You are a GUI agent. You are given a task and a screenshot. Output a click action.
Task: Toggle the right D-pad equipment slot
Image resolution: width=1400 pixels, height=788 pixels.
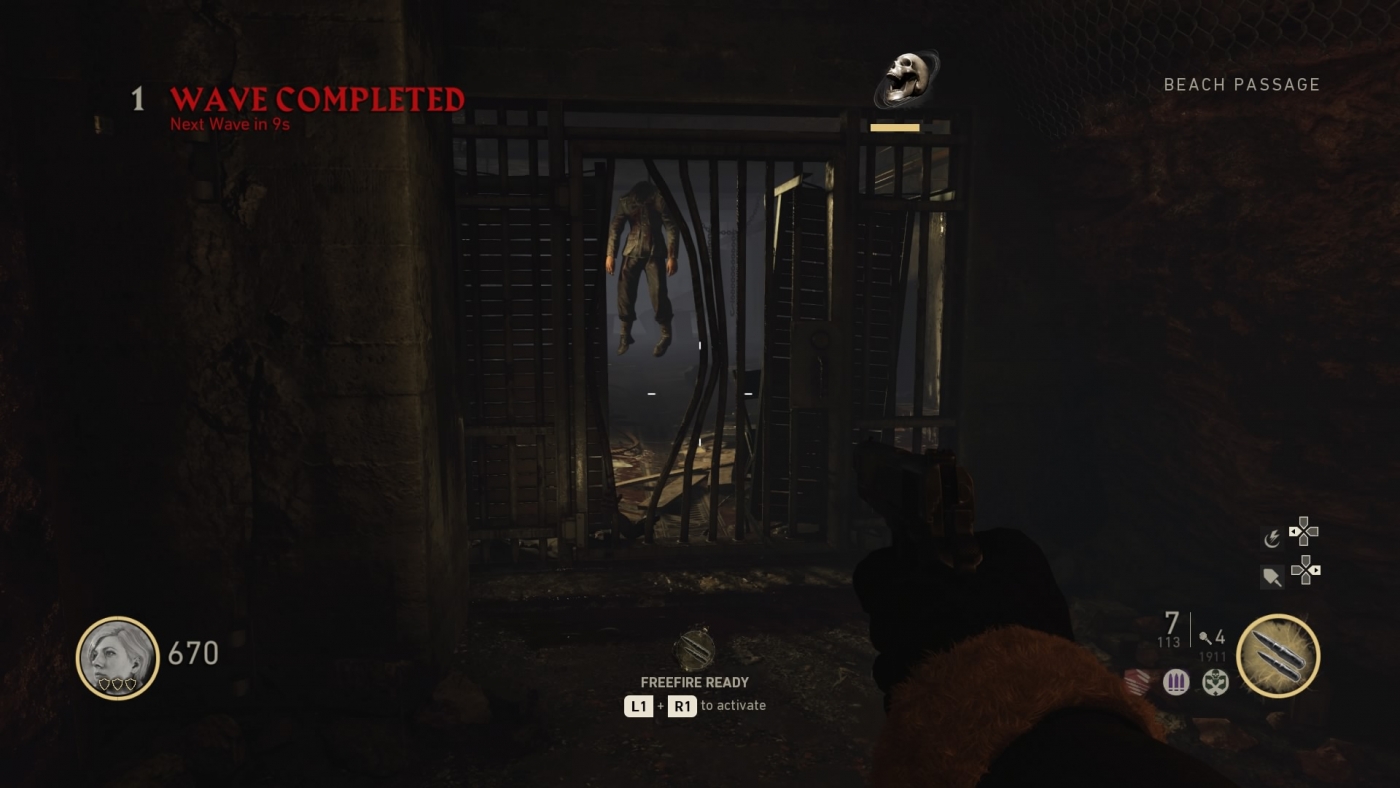coord(1306,572)
